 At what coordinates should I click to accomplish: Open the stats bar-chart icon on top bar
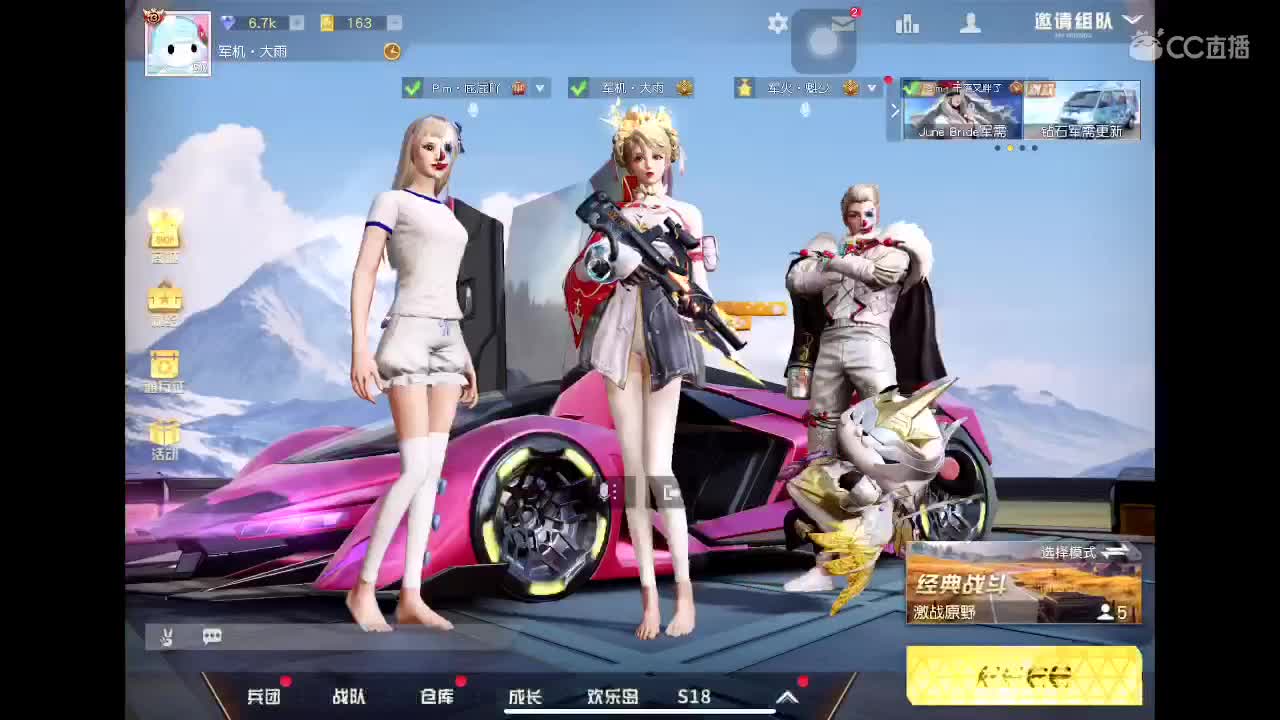click(907, 23)
